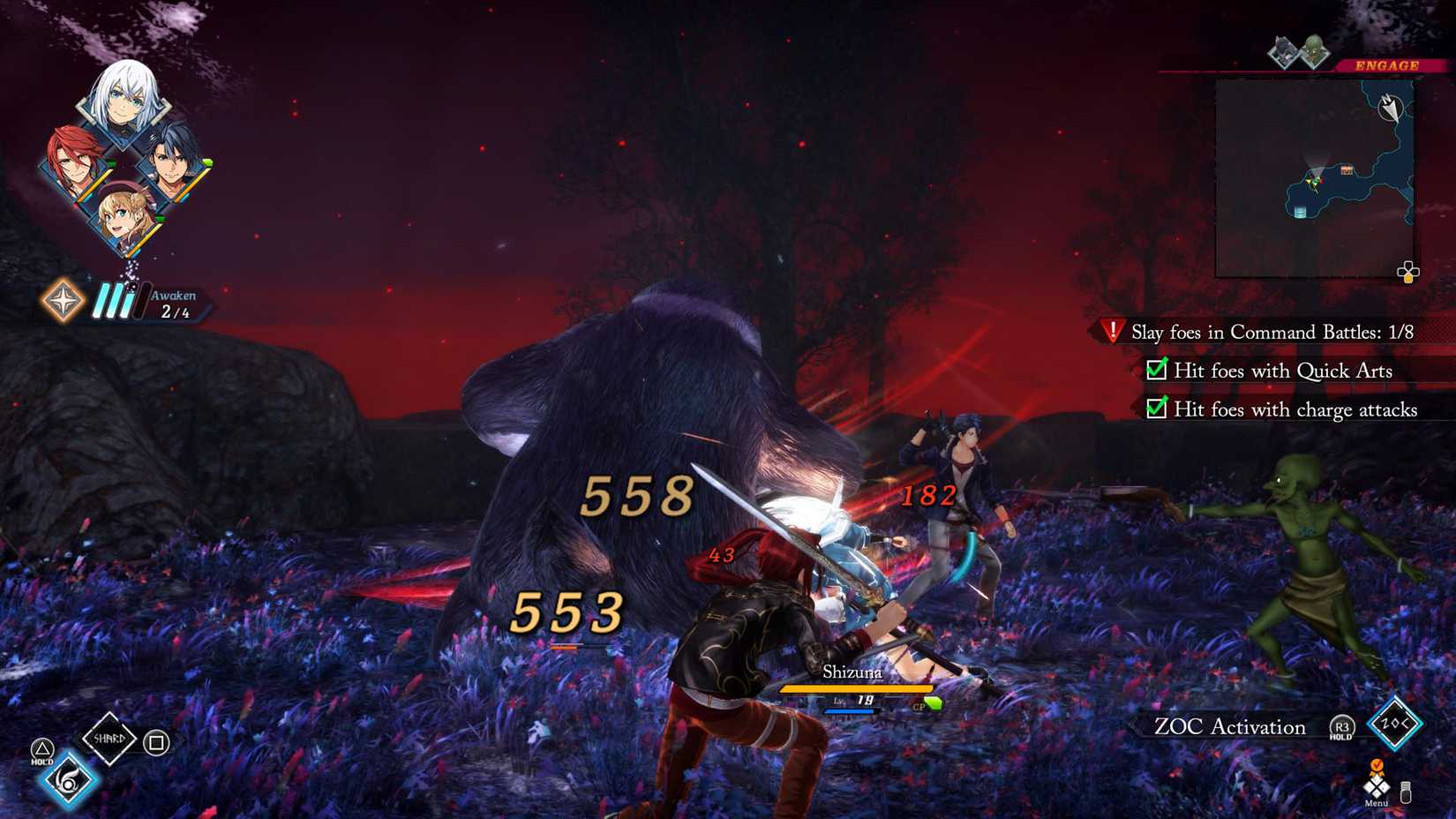Expand the goblin enemy portrait above the minimap
The image size is (1456, 819).
point(1316,52)
